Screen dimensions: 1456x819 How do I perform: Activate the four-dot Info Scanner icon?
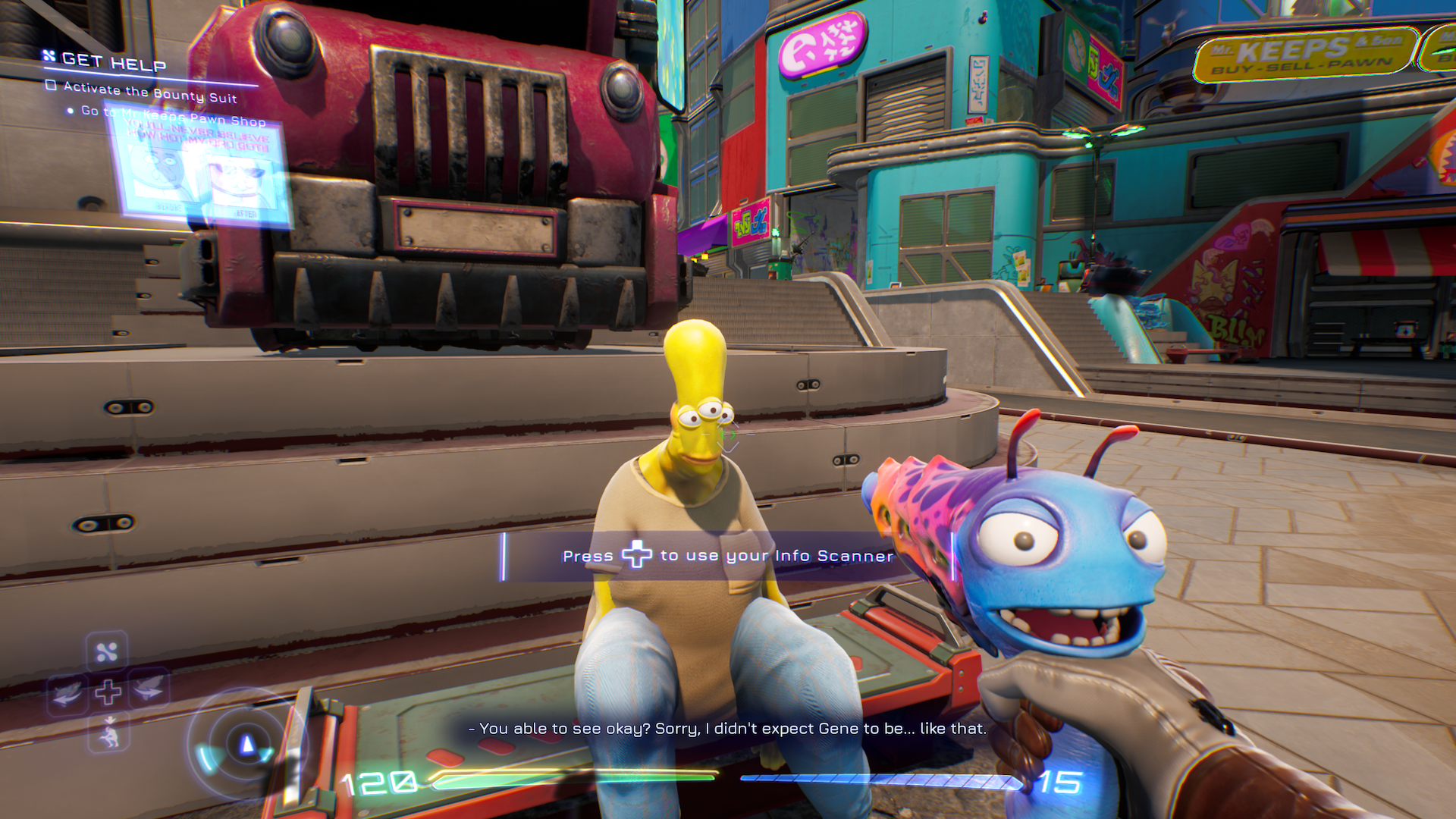tap(107, 651)
